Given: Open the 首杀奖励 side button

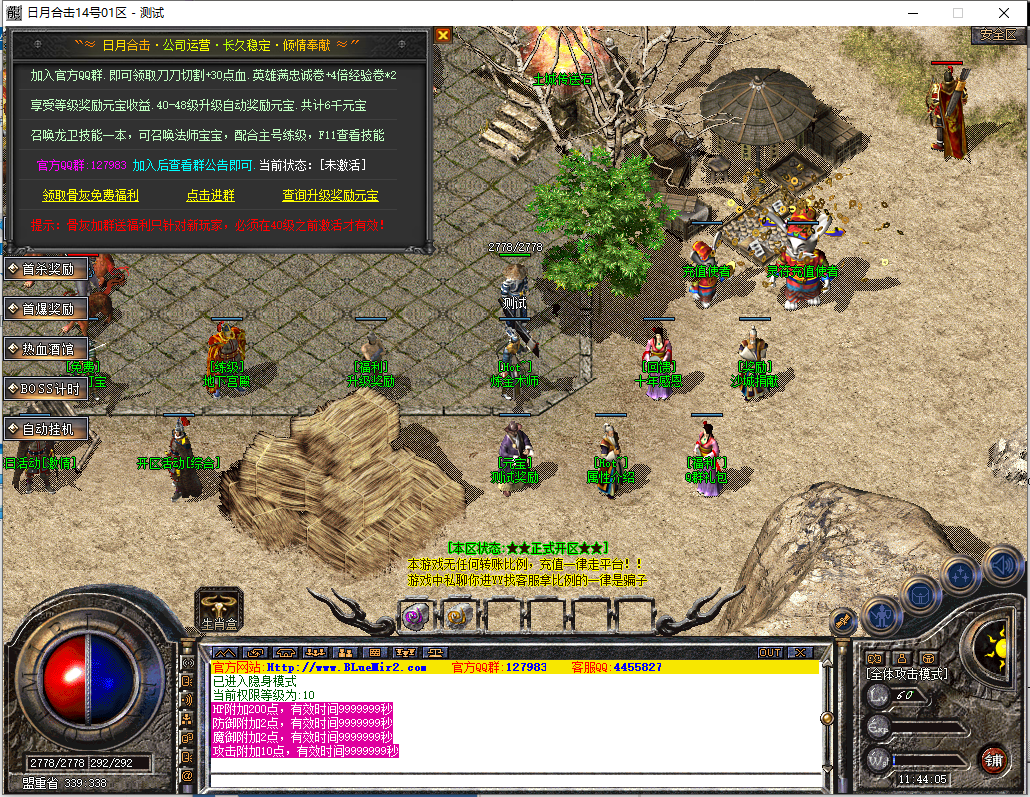Looking at the screenshot, I should click(x=46, y=269).
